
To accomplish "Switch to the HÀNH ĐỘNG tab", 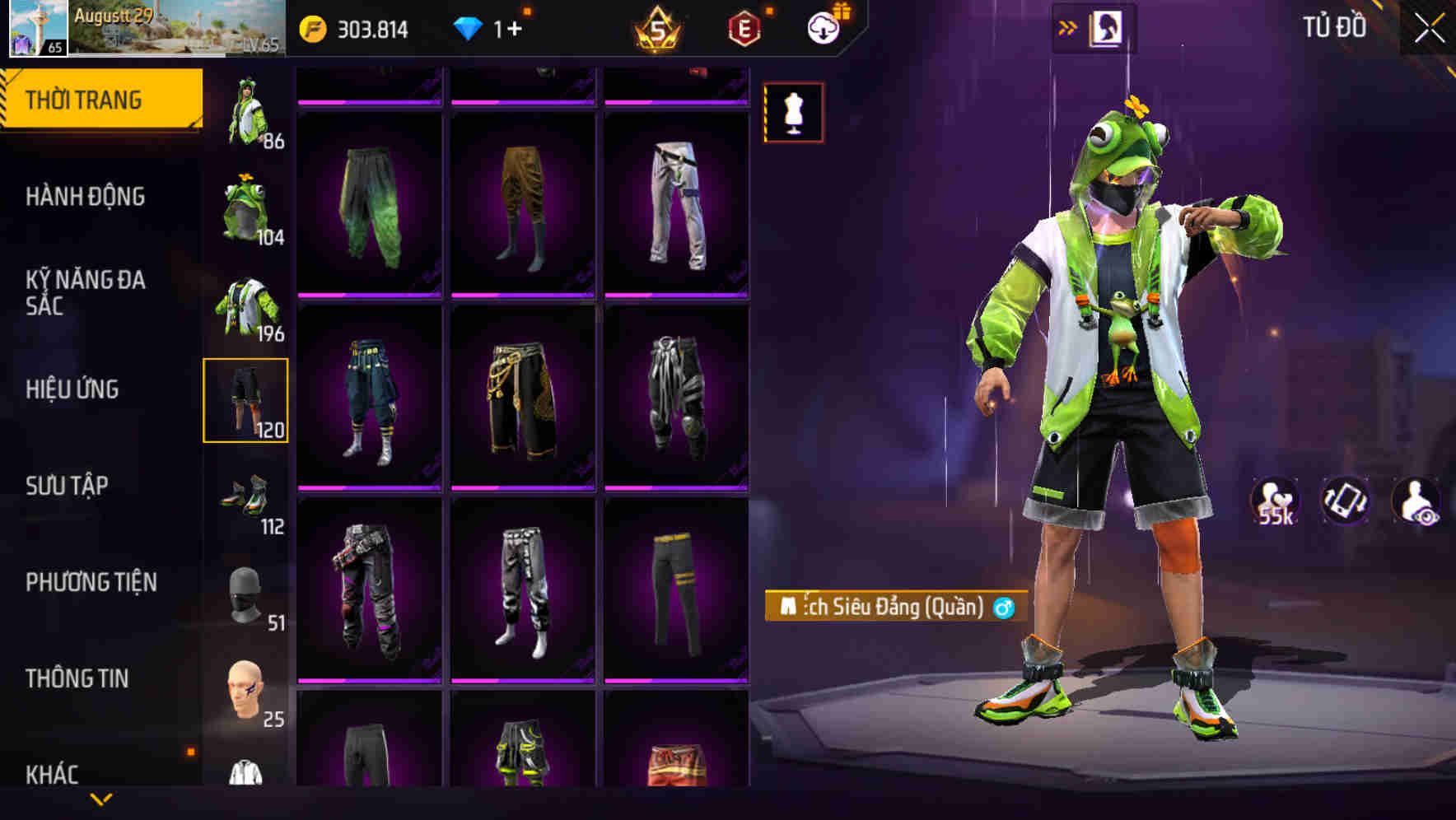I will click(x=87, y=197).
